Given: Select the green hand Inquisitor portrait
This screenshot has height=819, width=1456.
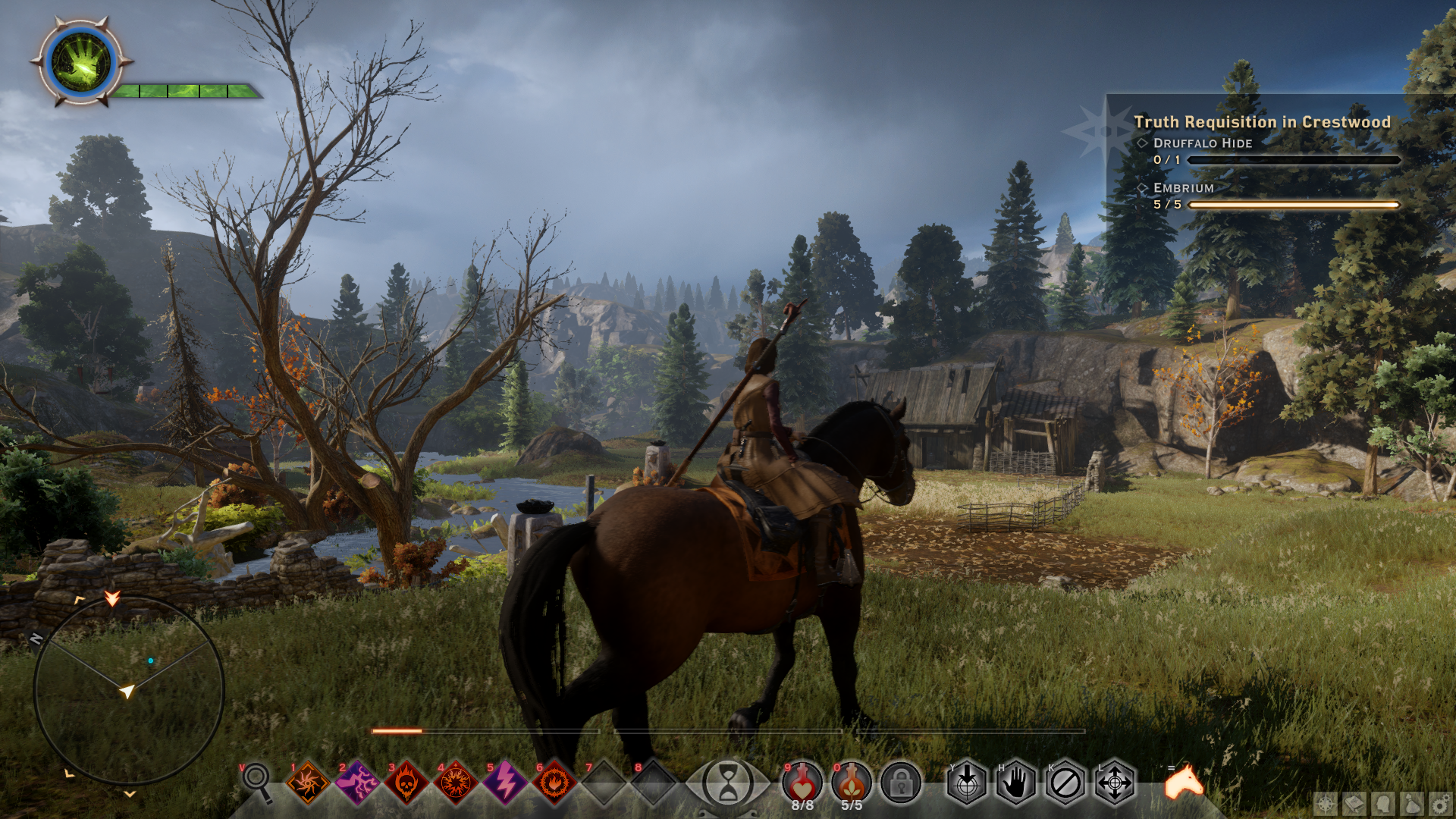Looking at the screenshot, I should tap(81, 63).
